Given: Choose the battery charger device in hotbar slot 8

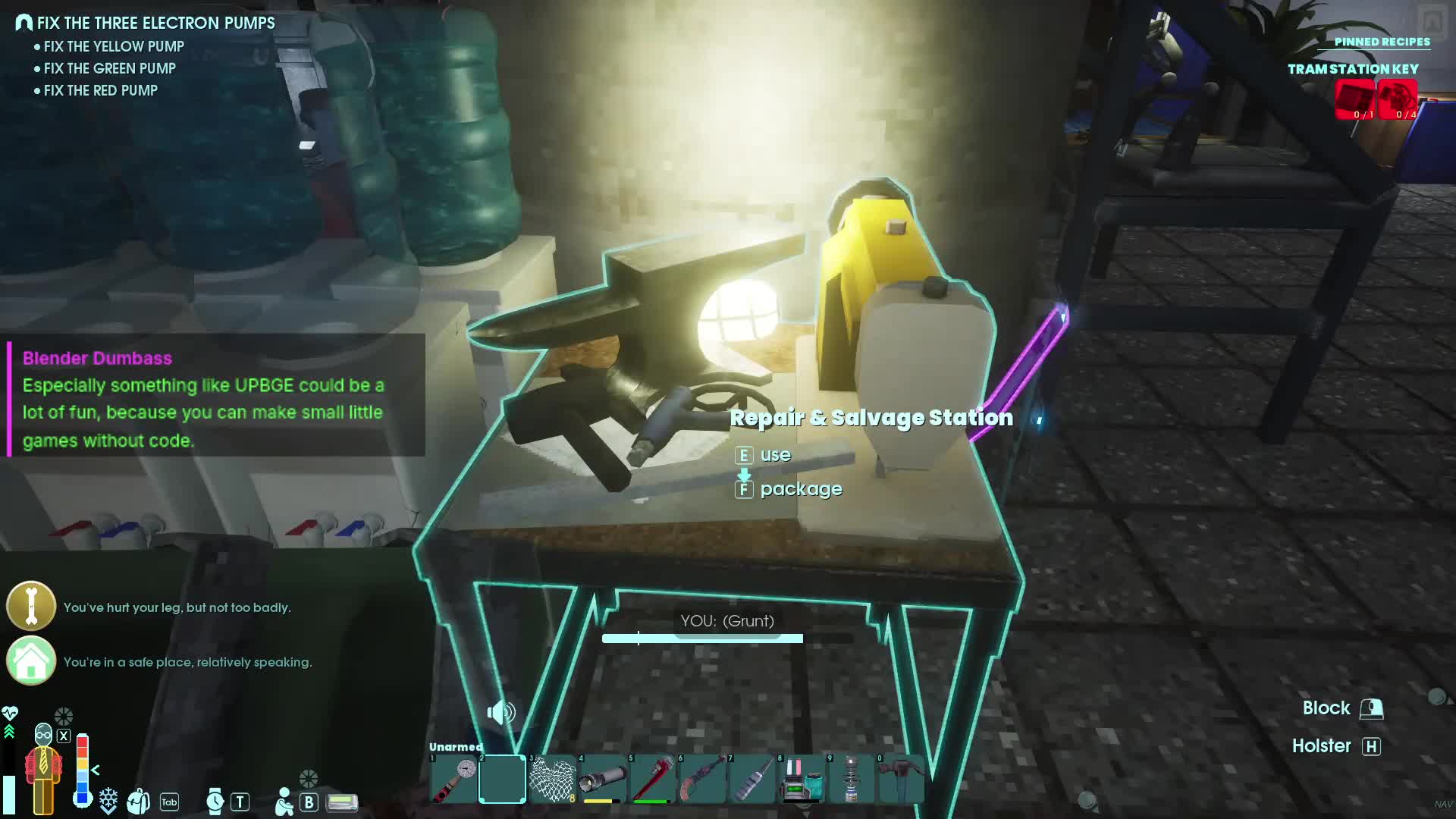Looking at the screenshot, I should pyautogui.click(x=802, y=779).
